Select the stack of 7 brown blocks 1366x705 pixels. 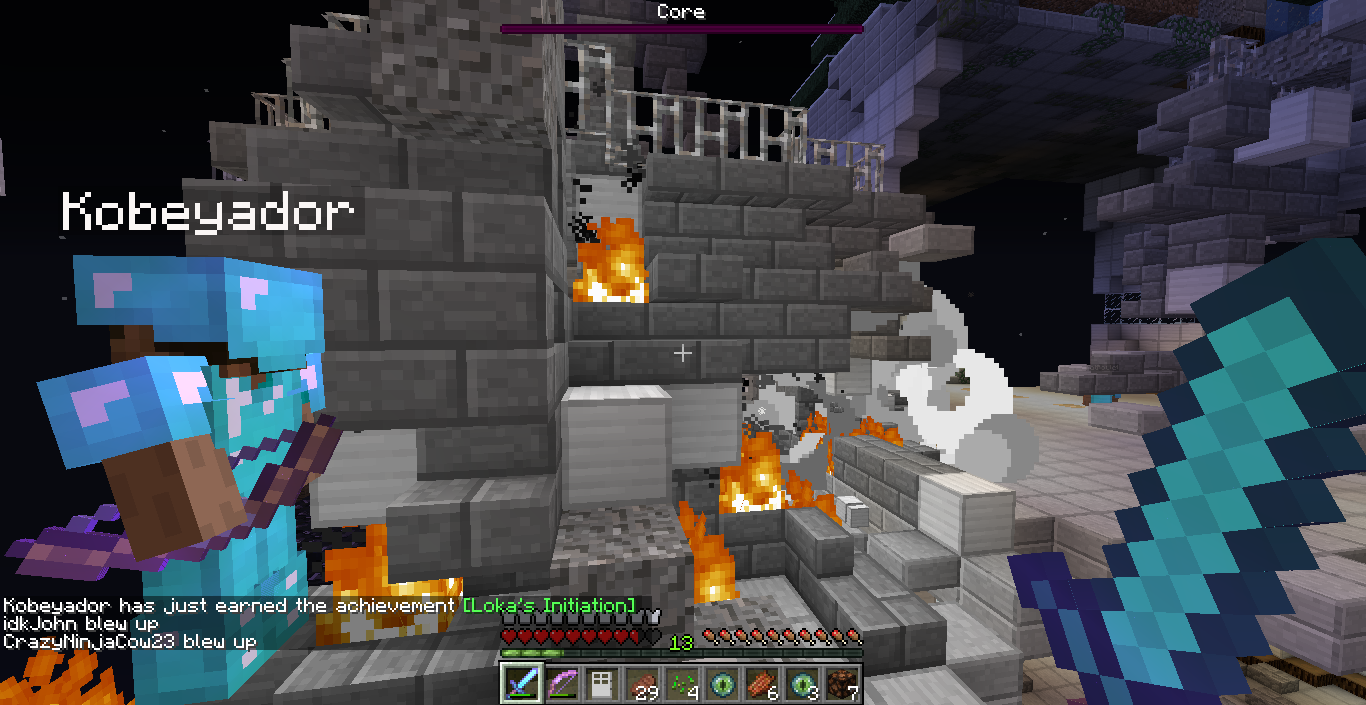click(841, 684)
